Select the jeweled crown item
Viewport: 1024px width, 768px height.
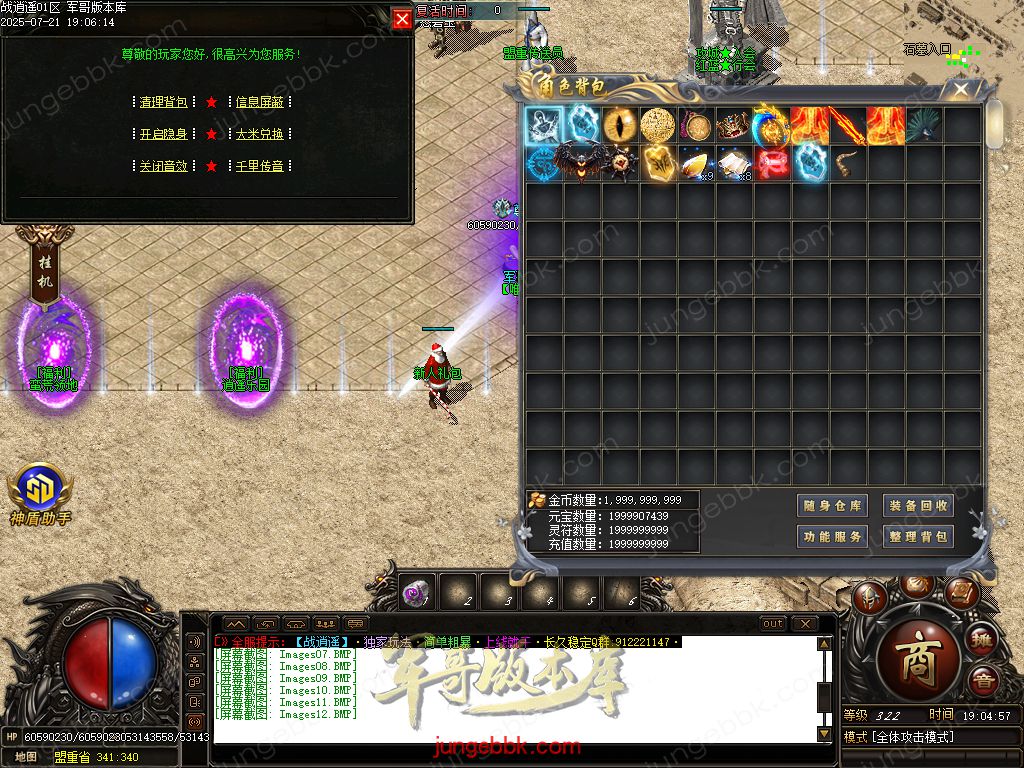click(x=734, y=126)
